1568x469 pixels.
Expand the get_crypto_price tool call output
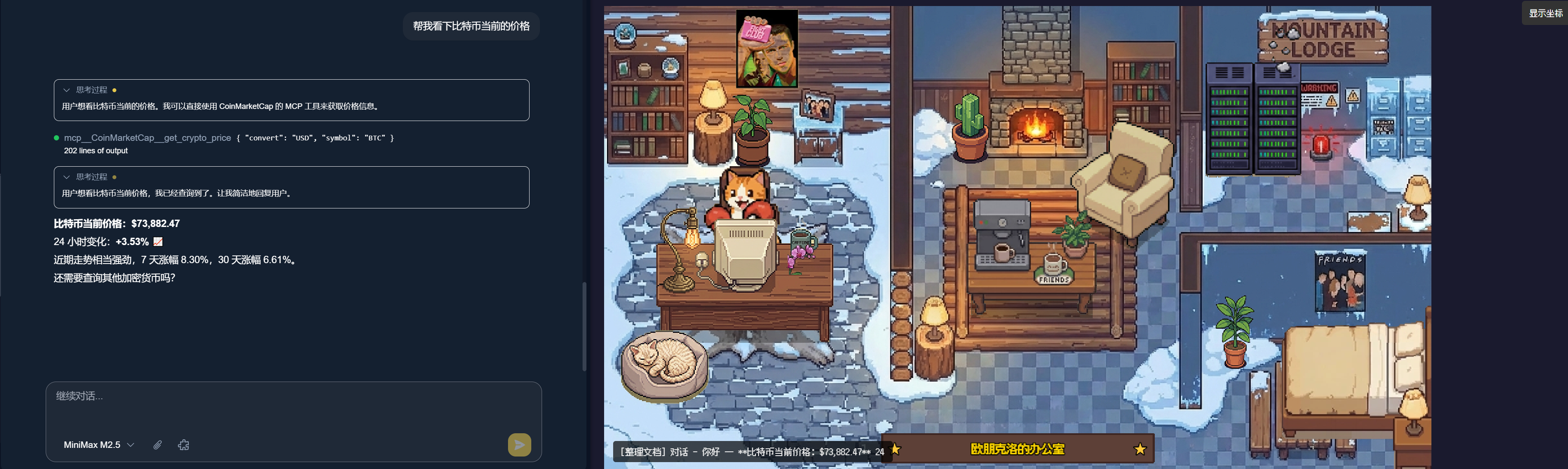coord(96,151)
